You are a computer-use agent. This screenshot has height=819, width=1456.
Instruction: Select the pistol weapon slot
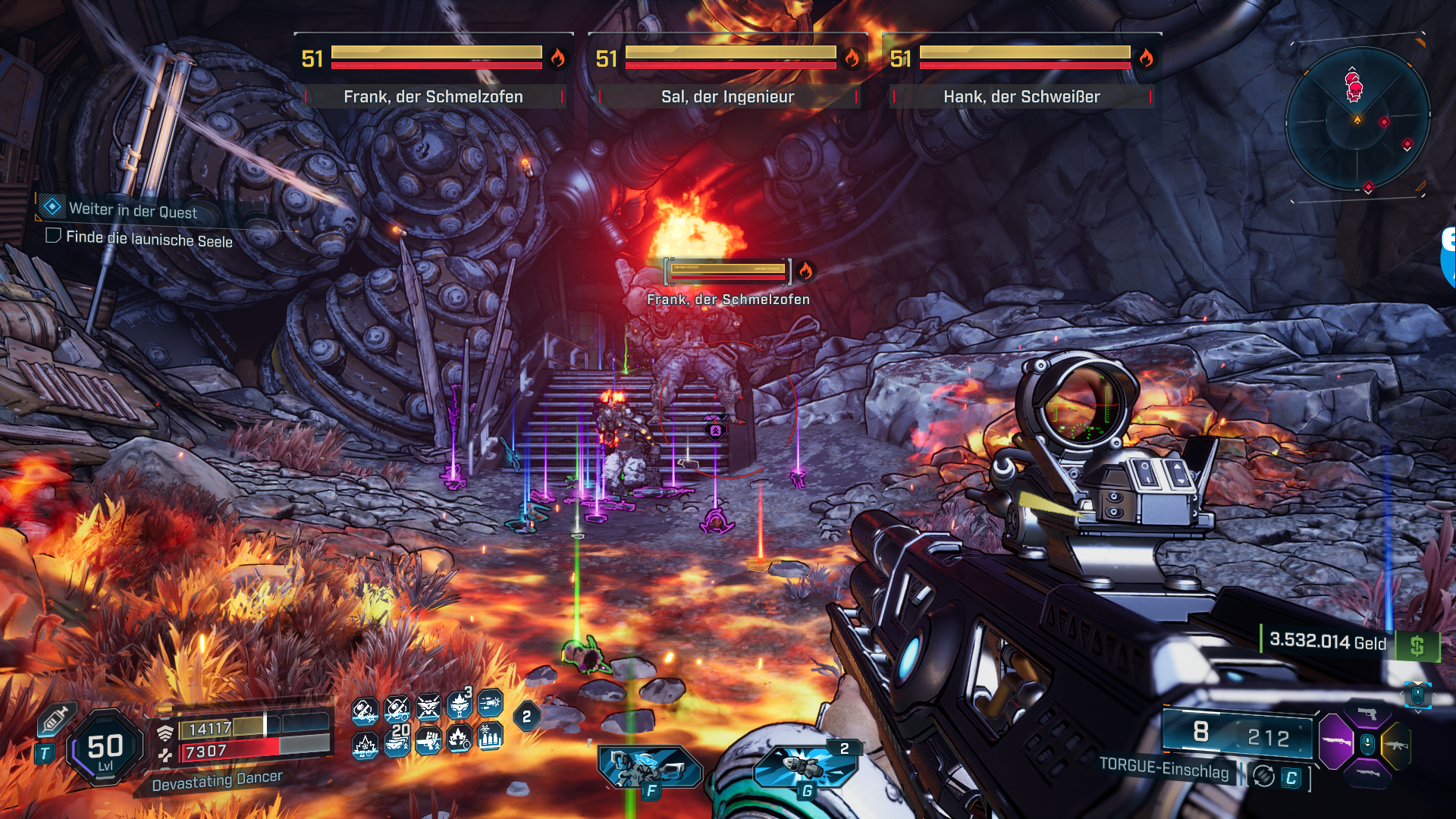point(1367,714)
